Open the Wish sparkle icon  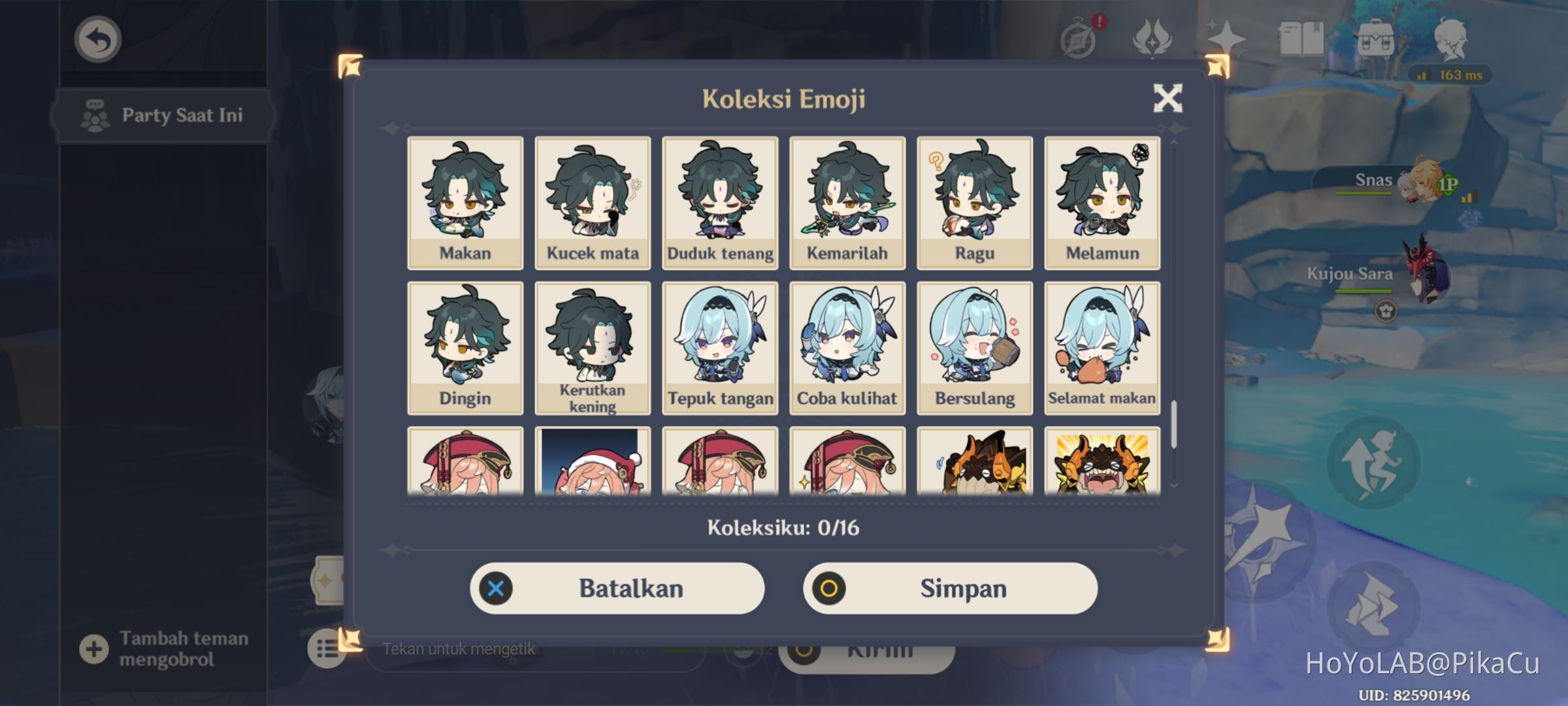point(1227,38)
